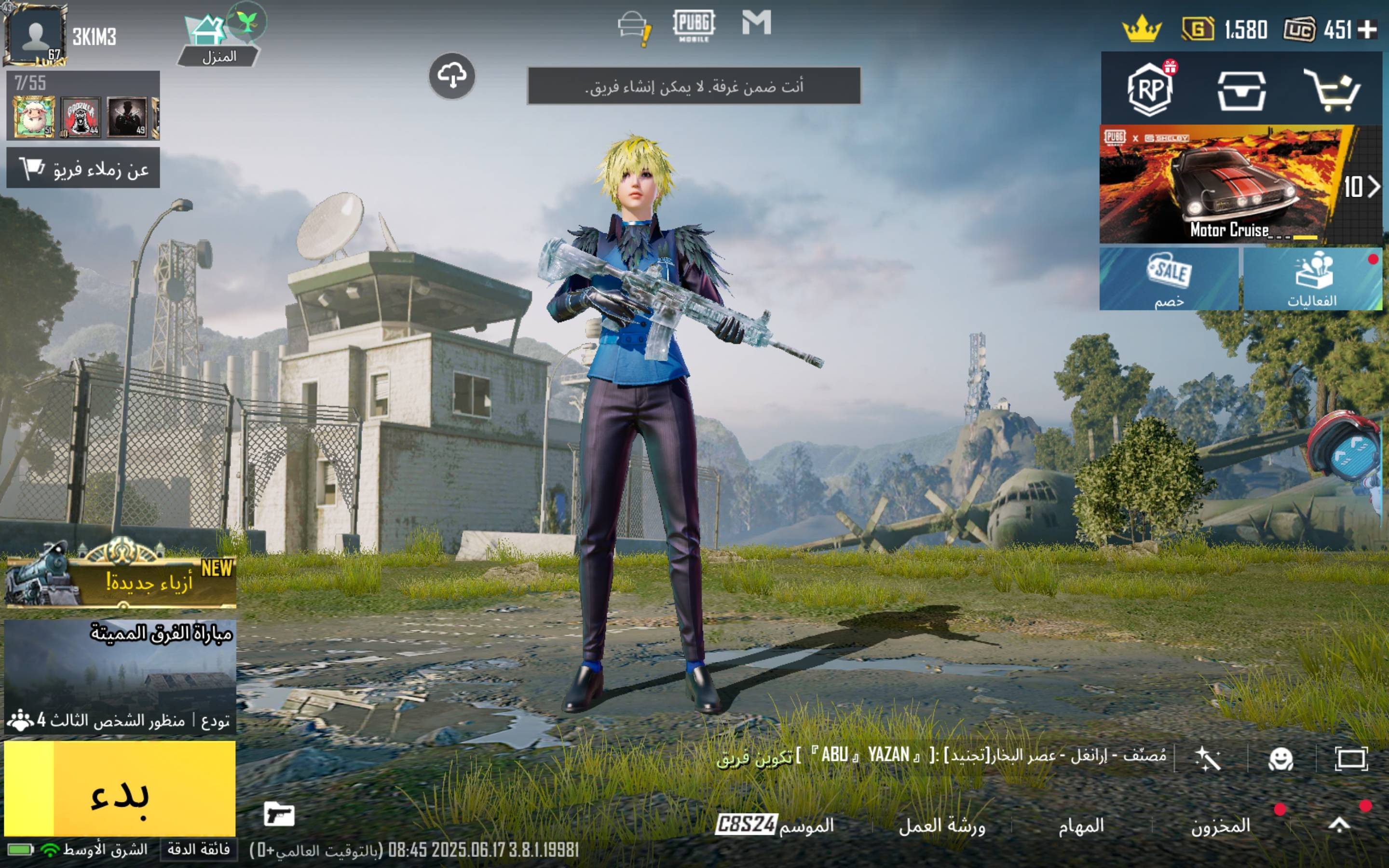1389x868 pixels.
Task: Open the Workshop (ورشة العمل) tab
Action: [x=941, y=826]
